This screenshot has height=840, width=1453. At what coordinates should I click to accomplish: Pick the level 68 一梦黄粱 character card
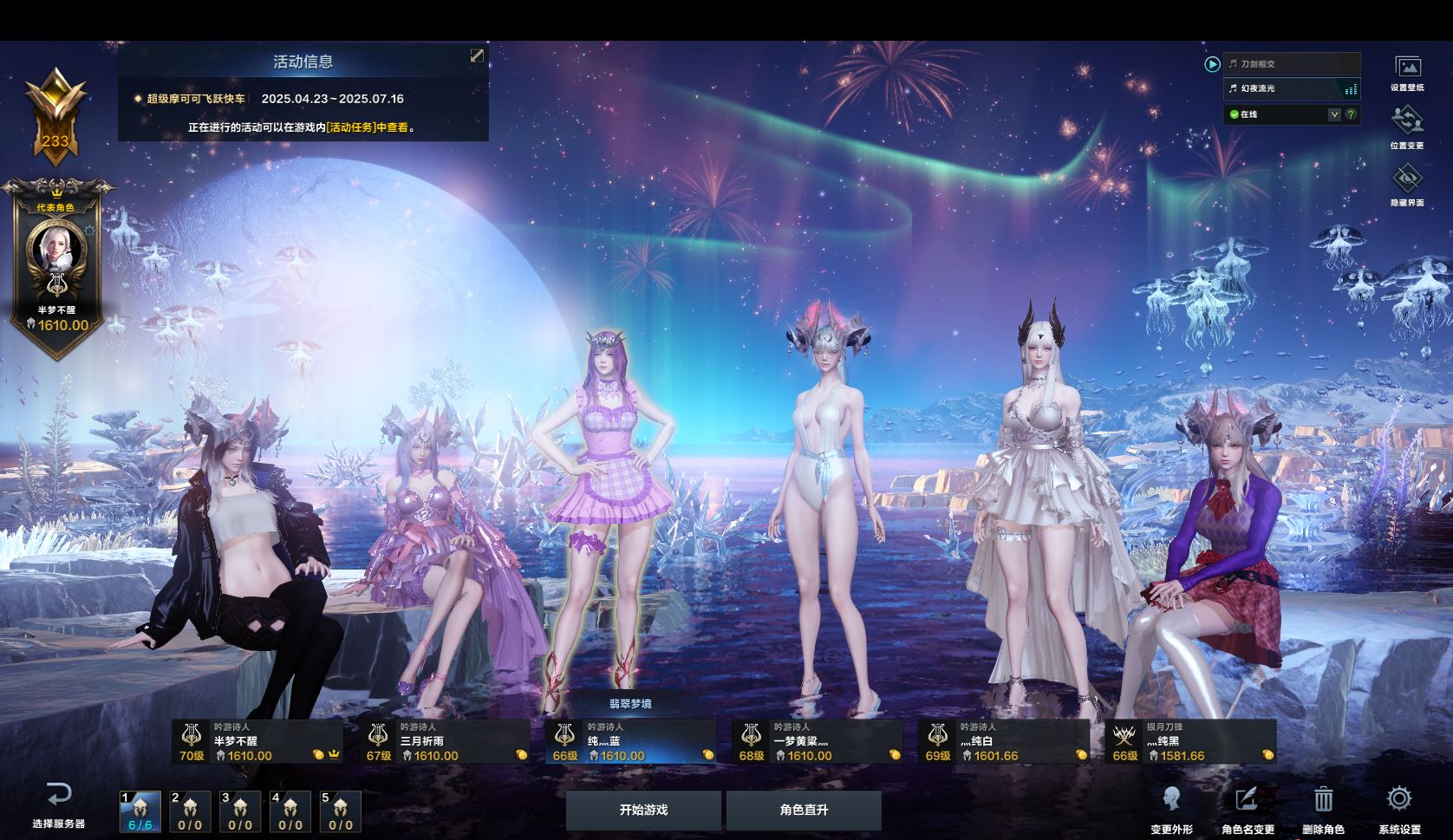click(x=818, y=742)
